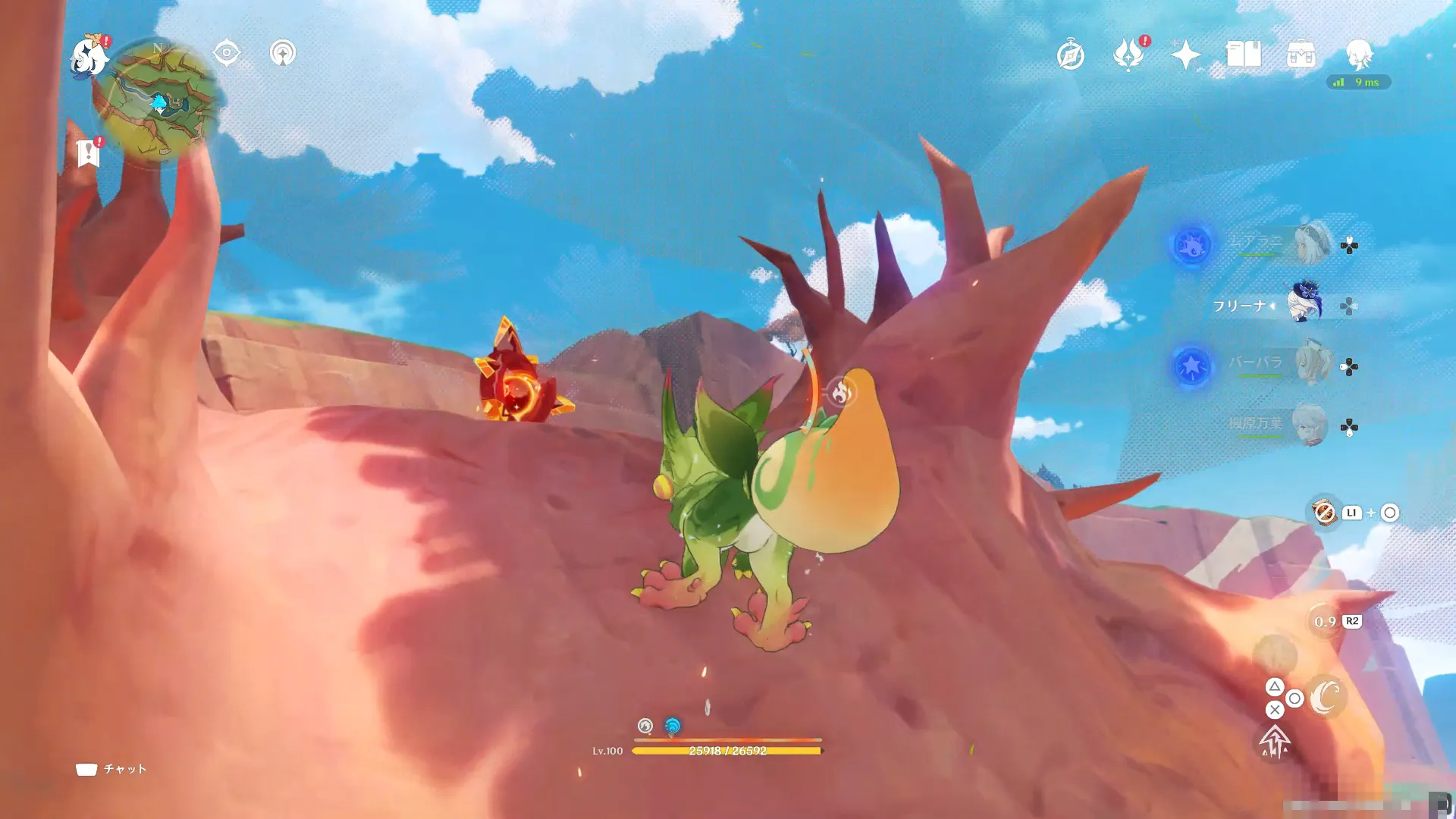
Task: Open the events icon with red alert
Action: click(1128, 55)
